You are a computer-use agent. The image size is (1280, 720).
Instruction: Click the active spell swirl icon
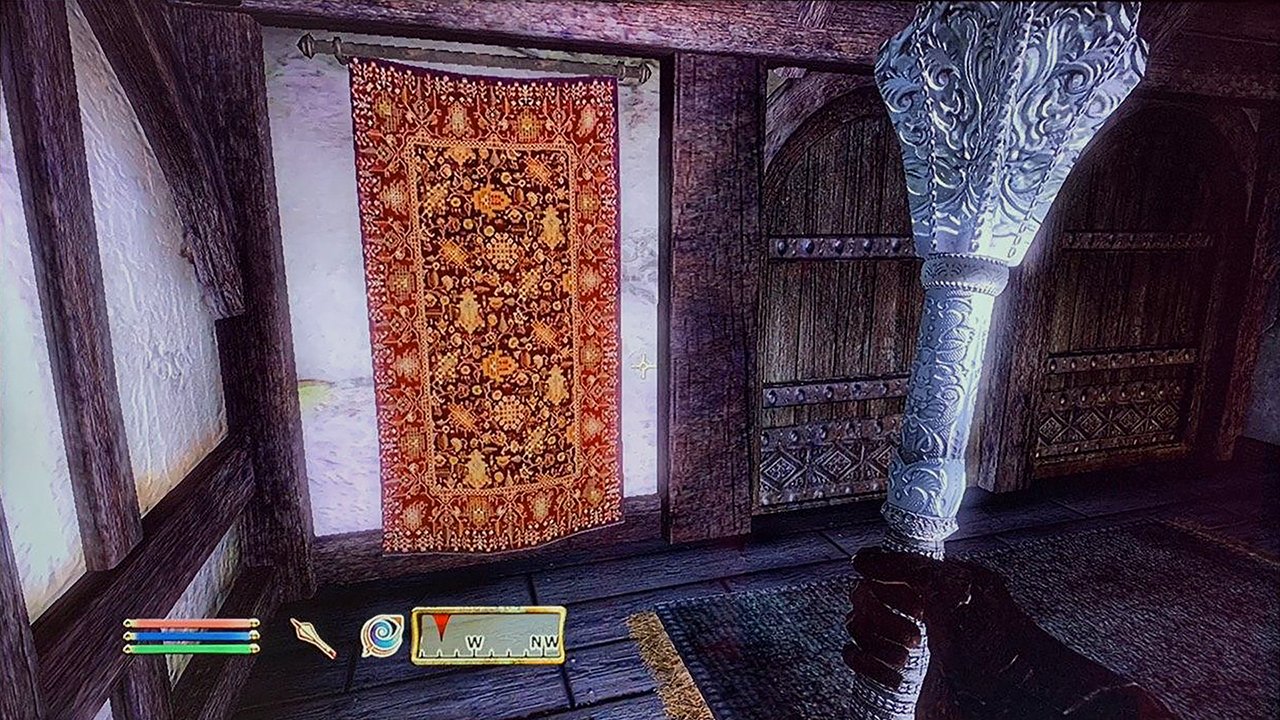[380, 636]
